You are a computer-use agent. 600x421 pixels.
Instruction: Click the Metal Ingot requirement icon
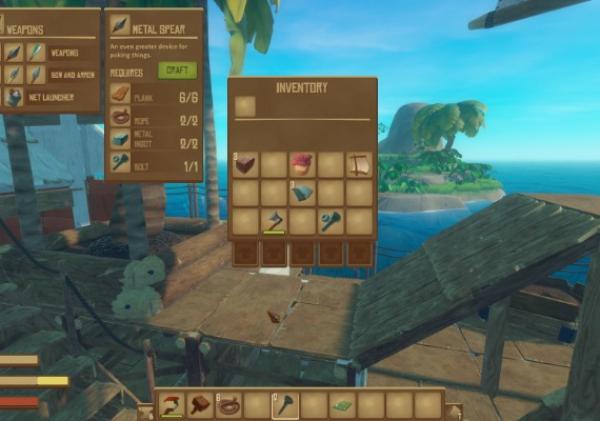[120, 142]
